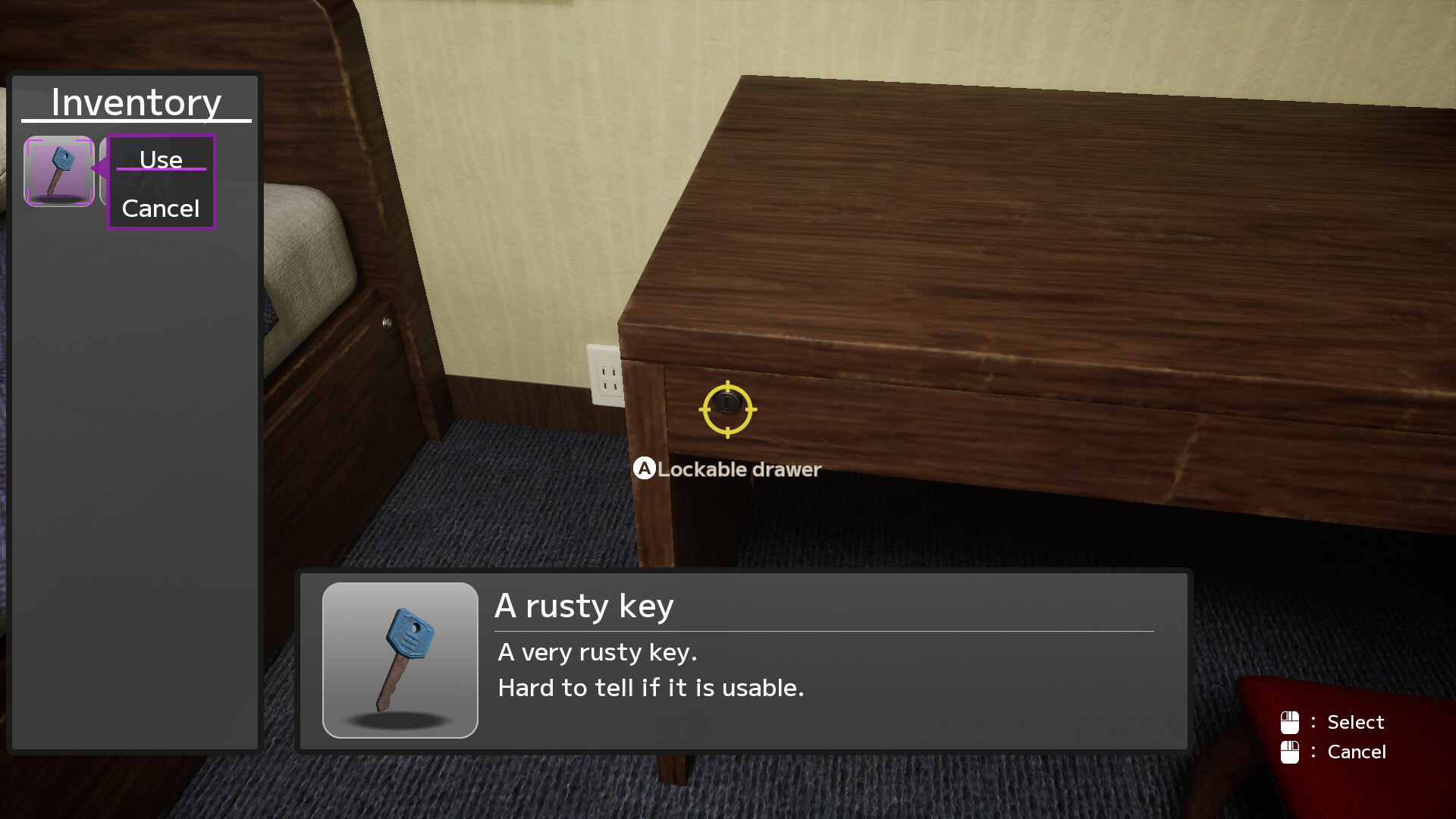
Task: Choose Use from the item action menu
Action: point(161,160)
